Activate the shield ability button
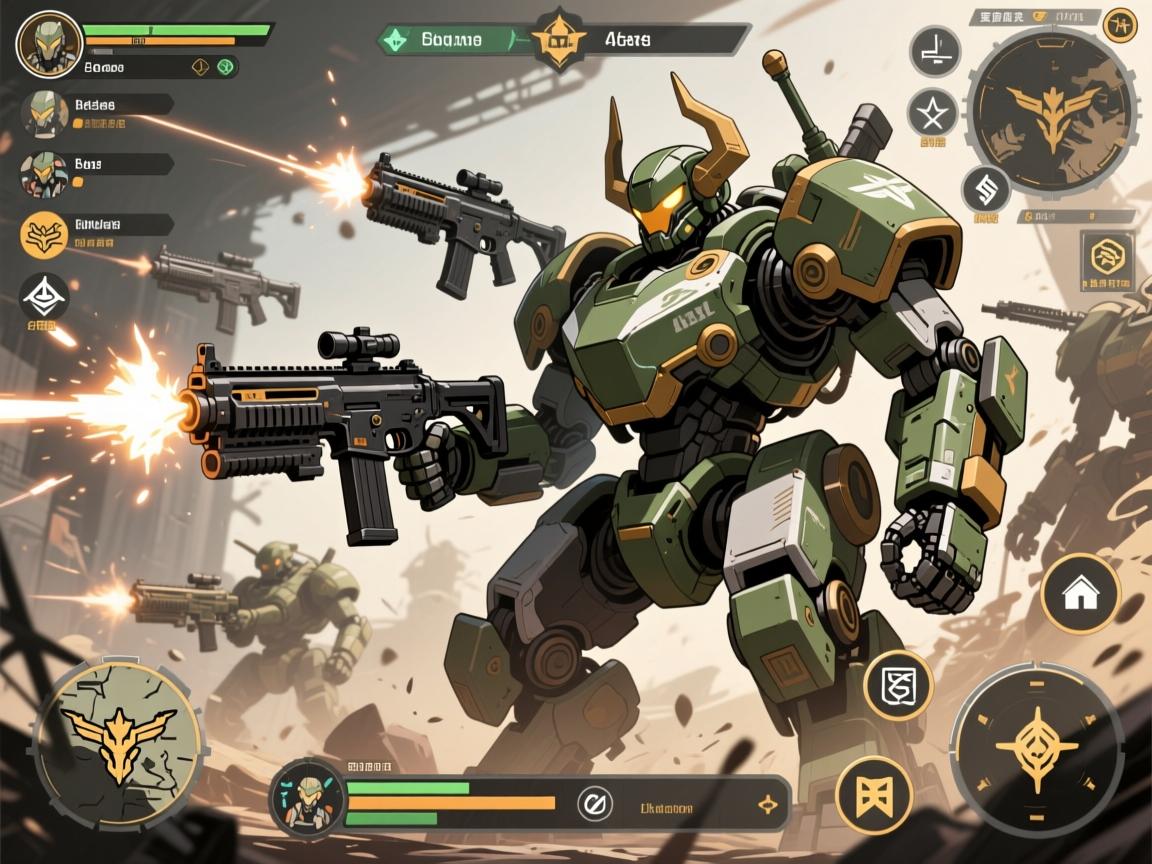The height and width of the screenshot is (864, 1152). pos(897,686)
